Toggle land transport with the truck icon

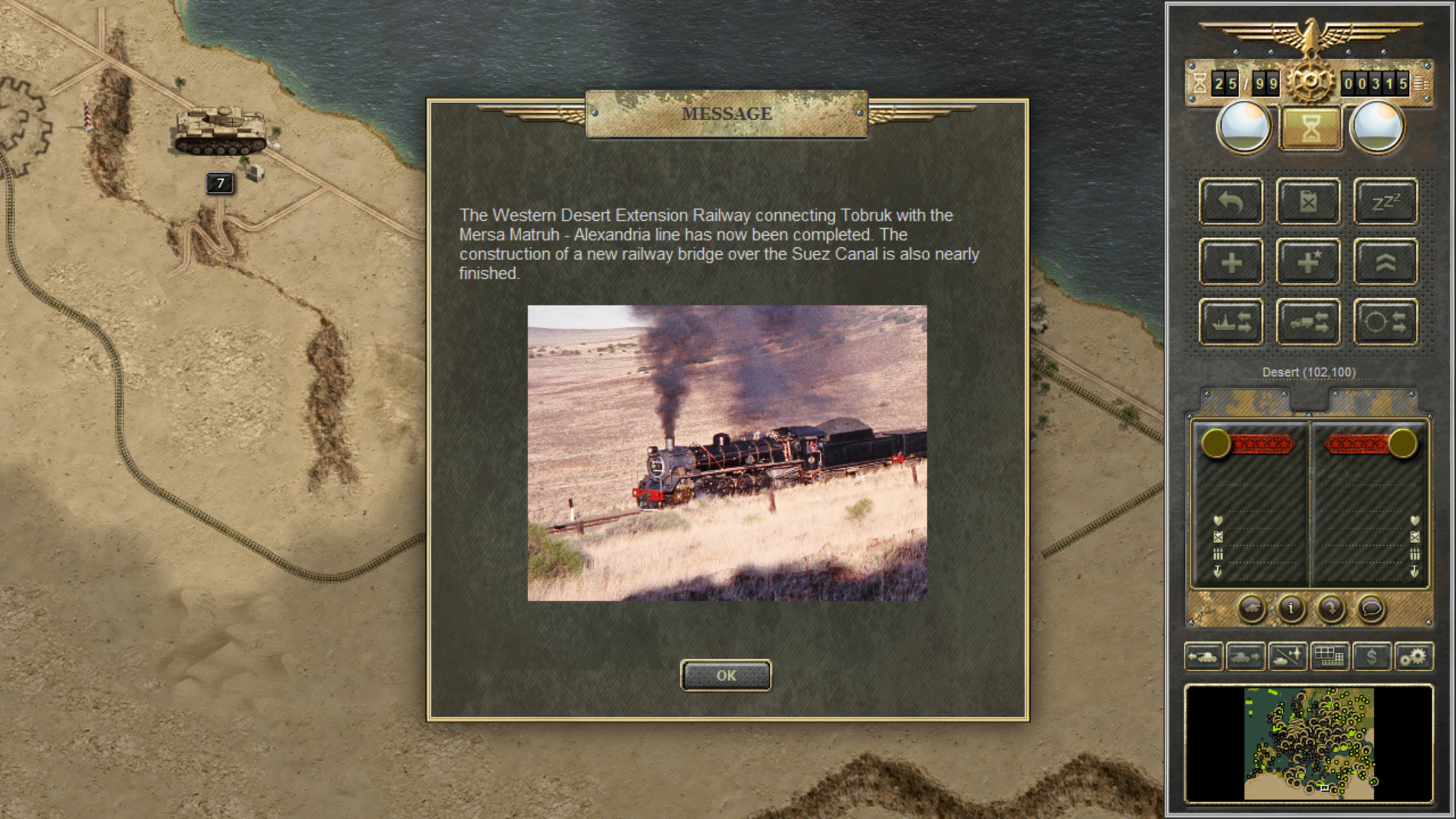coord(1308,321)
